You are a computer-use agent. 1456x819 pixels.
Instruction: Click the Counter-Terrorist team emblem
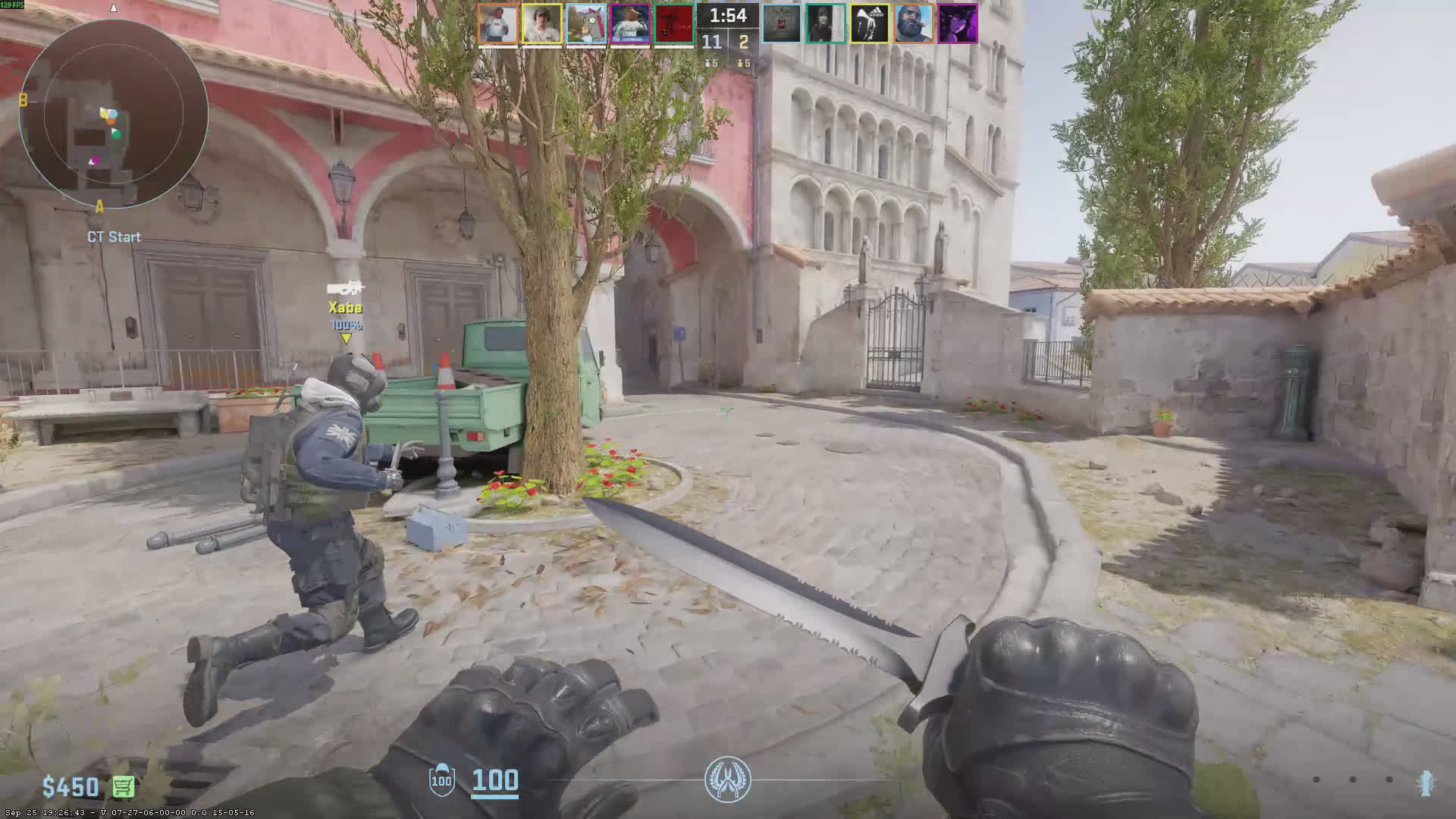(727, 780)
